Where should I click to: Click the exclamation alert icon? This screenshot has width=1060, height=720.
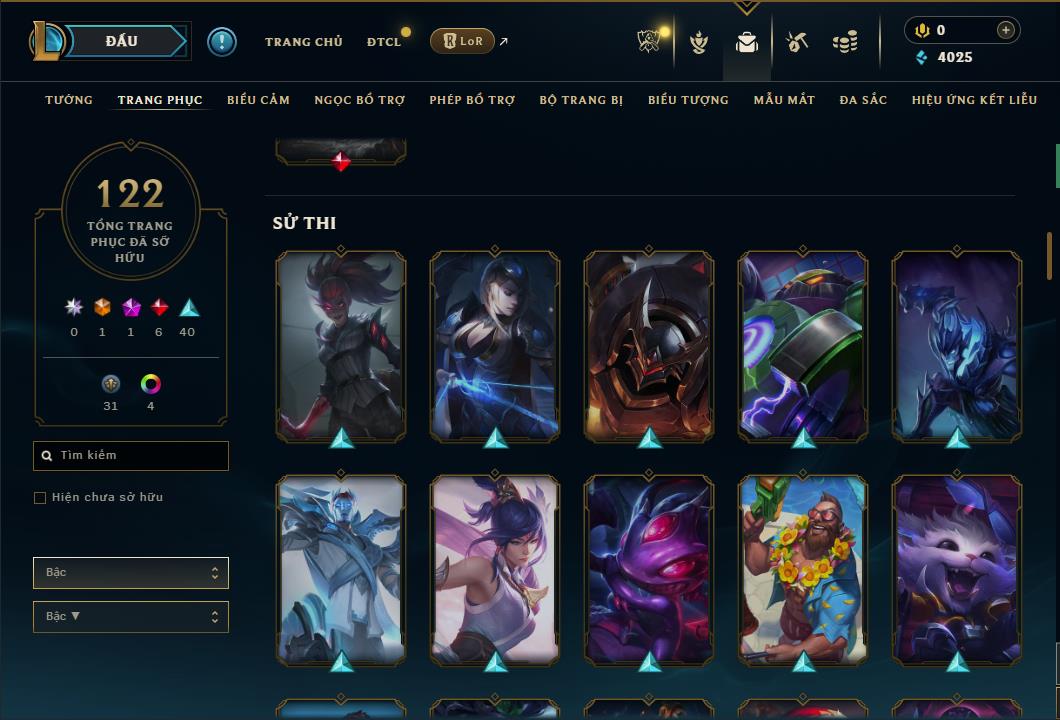(221, 41)
